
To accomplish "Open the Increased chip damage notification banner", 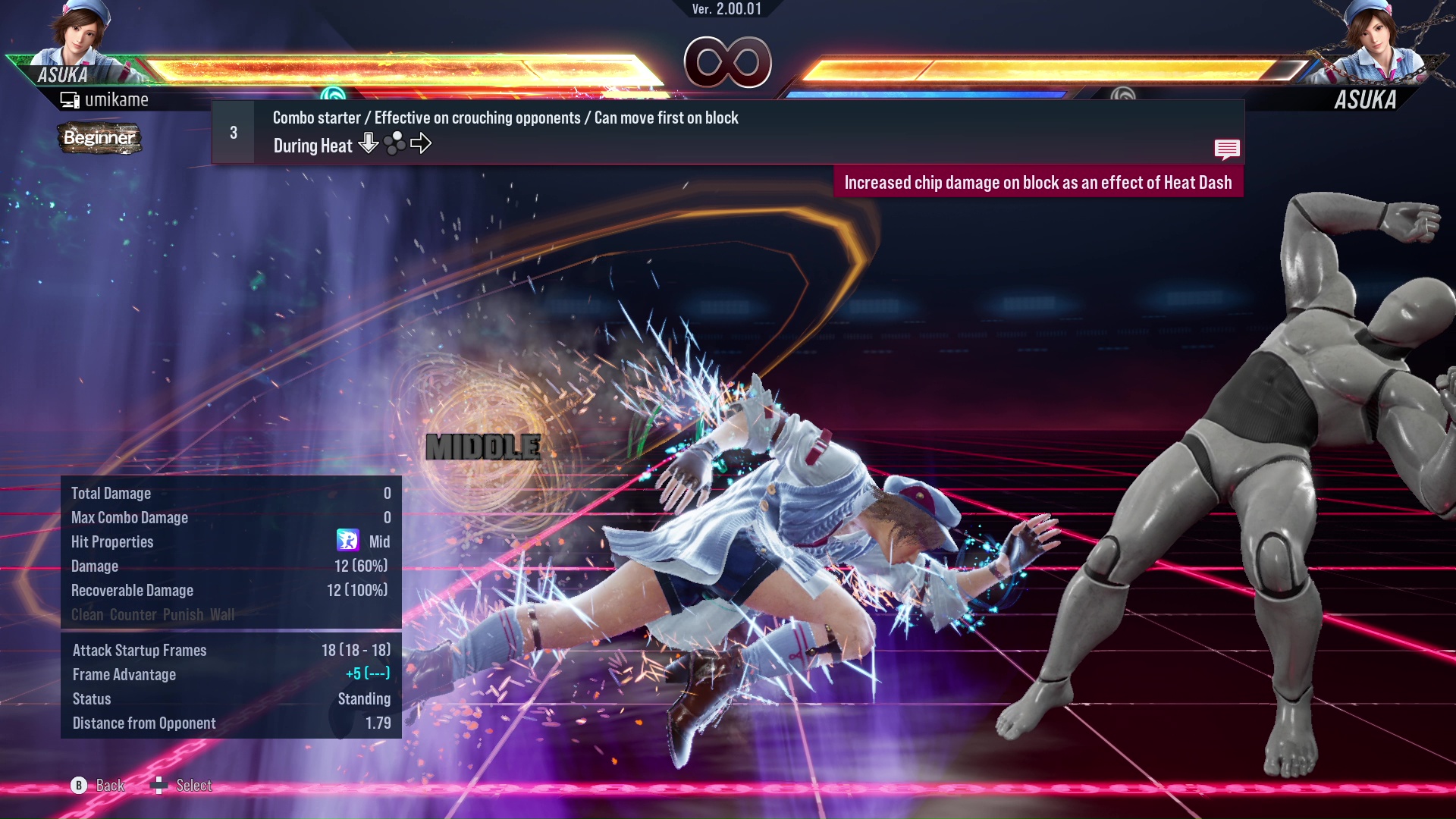I will click(1039, 182).
